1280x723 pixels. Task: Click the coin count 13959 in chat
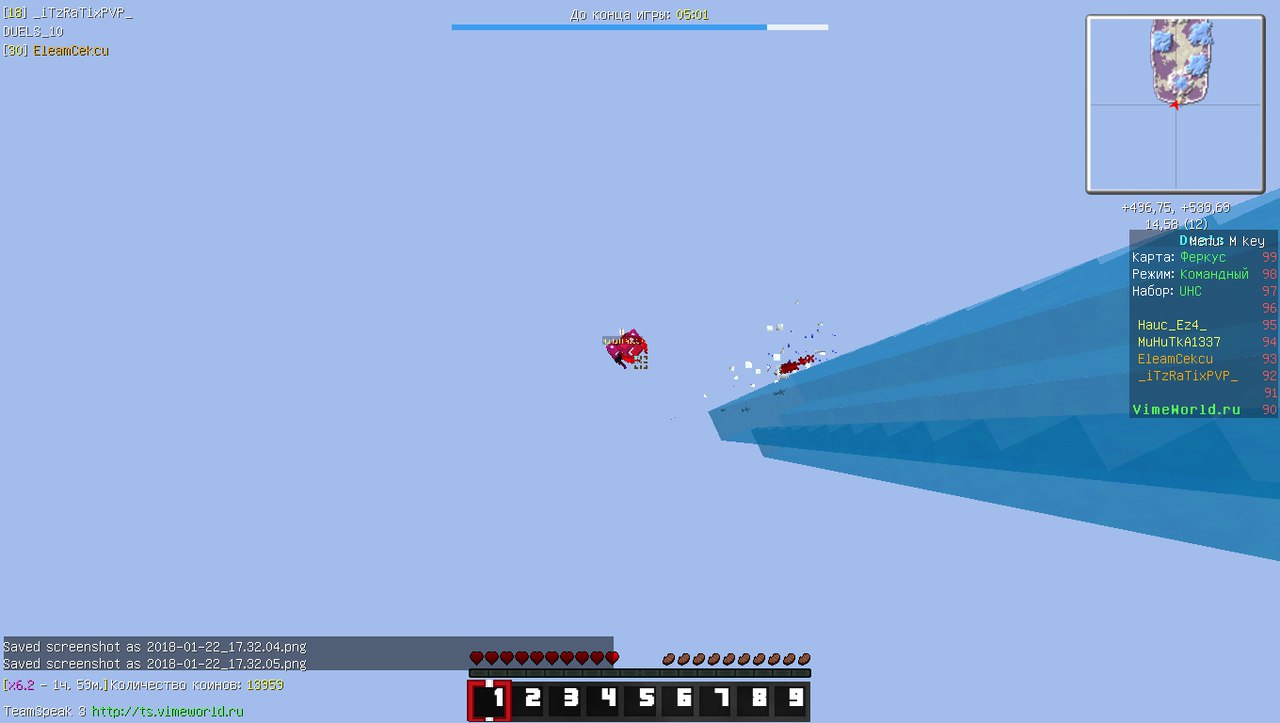(266, 685)
